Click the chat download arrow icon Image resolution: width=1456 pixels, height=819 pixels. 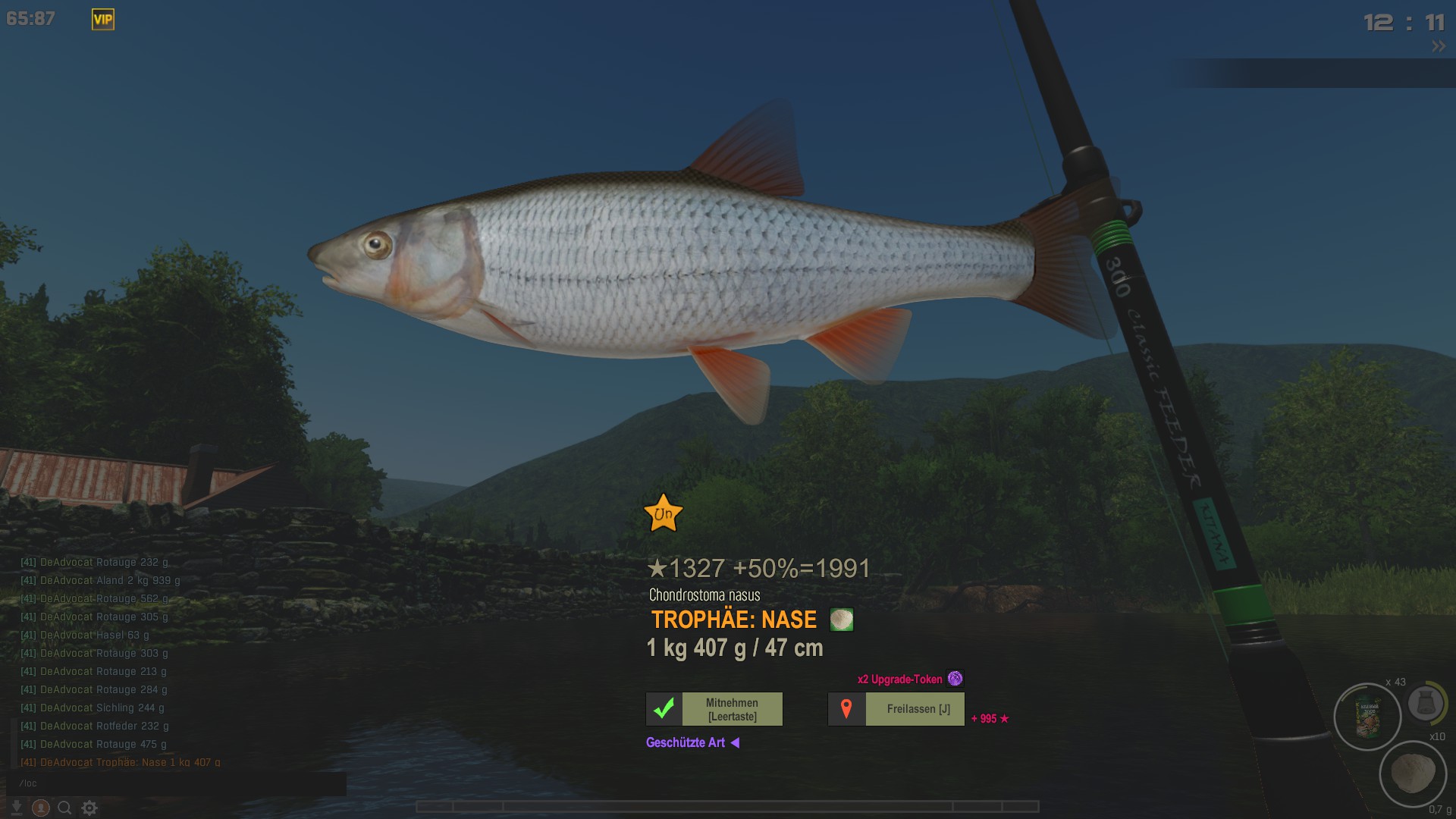[x=16, y=808]
